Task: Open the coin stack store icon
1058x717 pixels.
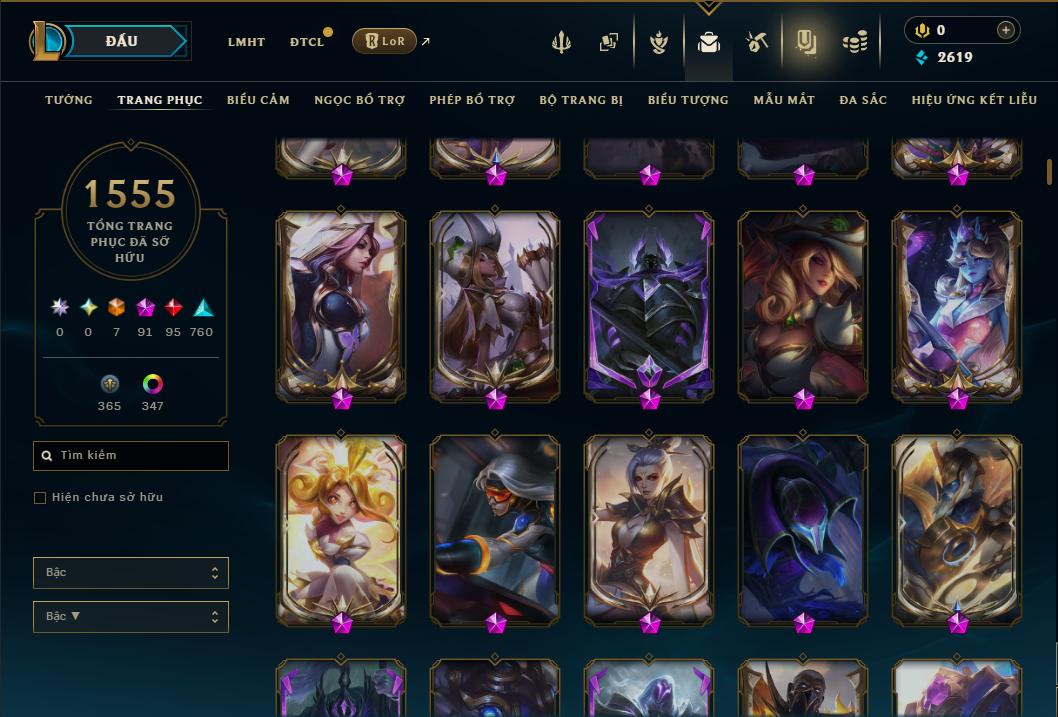Action: point(854,42)
